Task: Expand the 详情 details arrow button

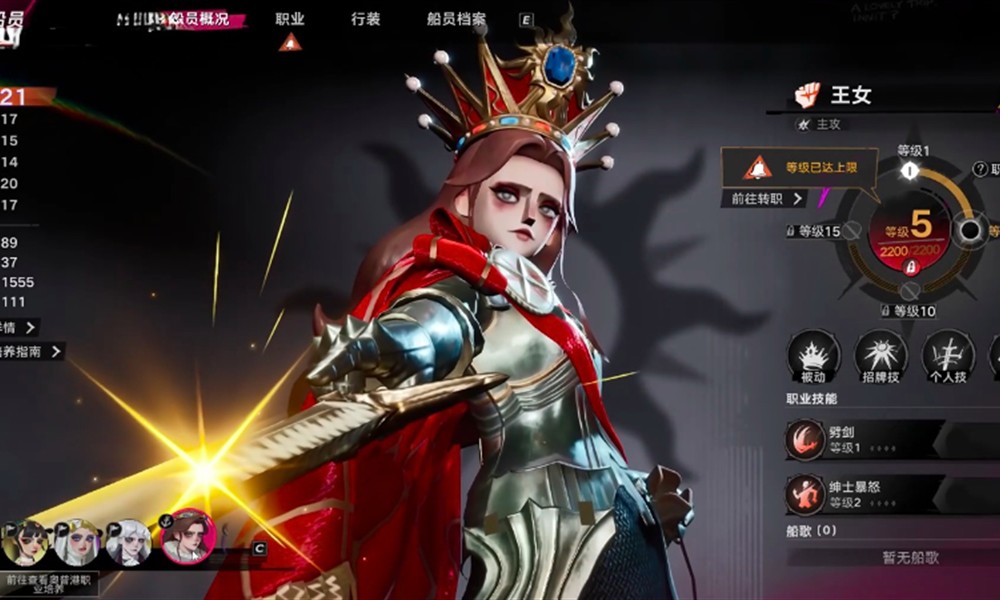Action: click(30, 327)
